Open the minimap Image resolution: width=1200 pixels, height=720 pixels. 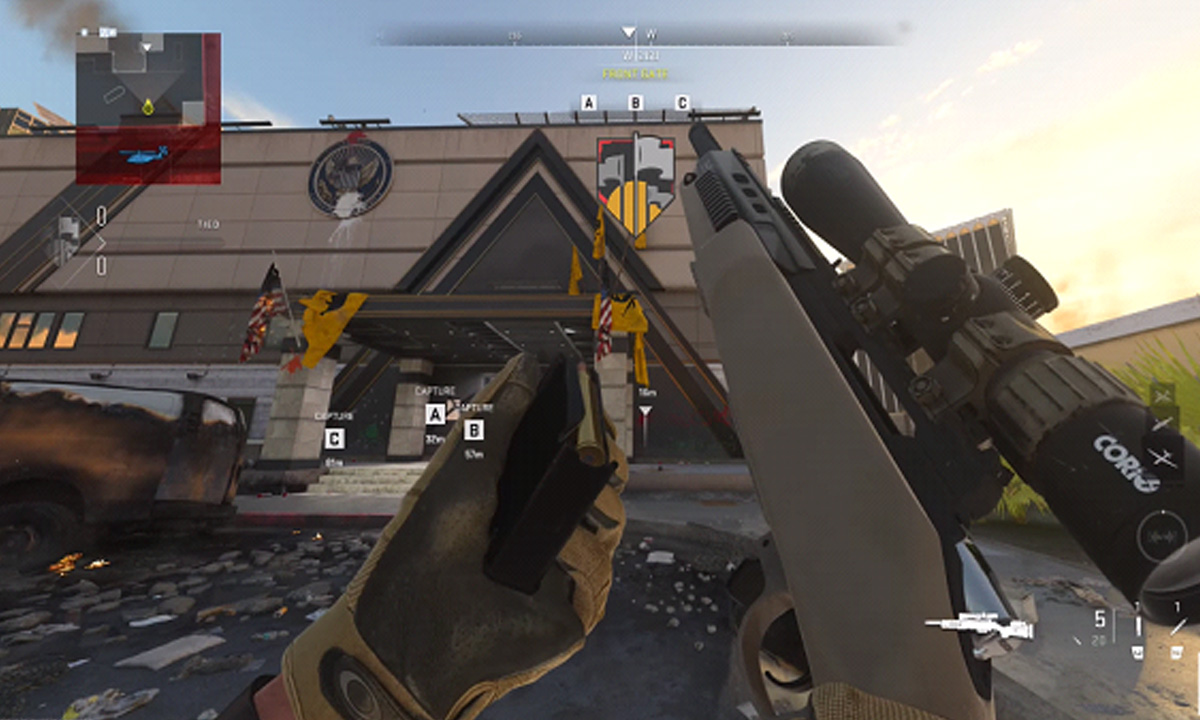coord(148,108)
